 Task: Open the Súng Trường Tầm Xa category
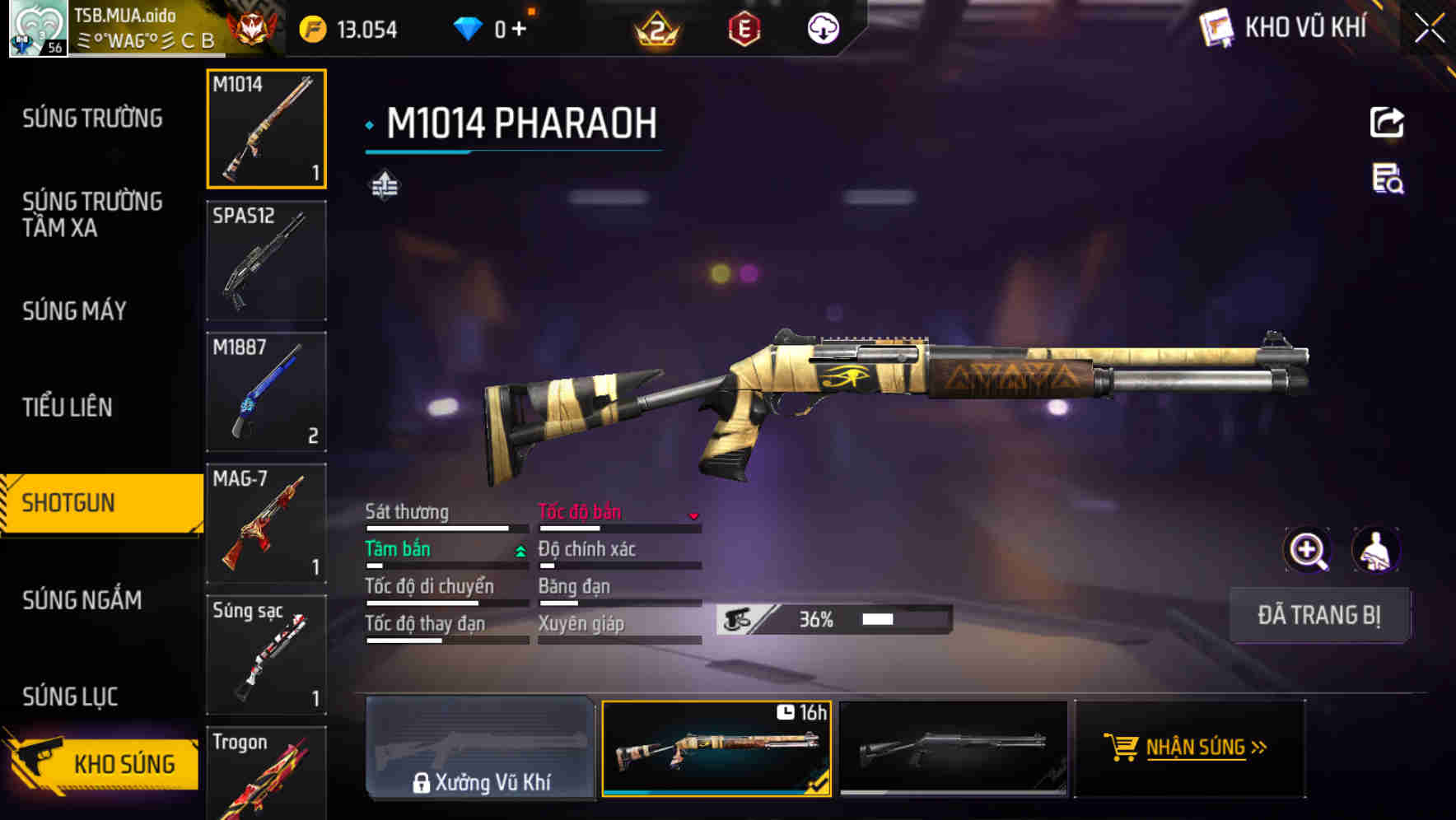click(92, 214)
